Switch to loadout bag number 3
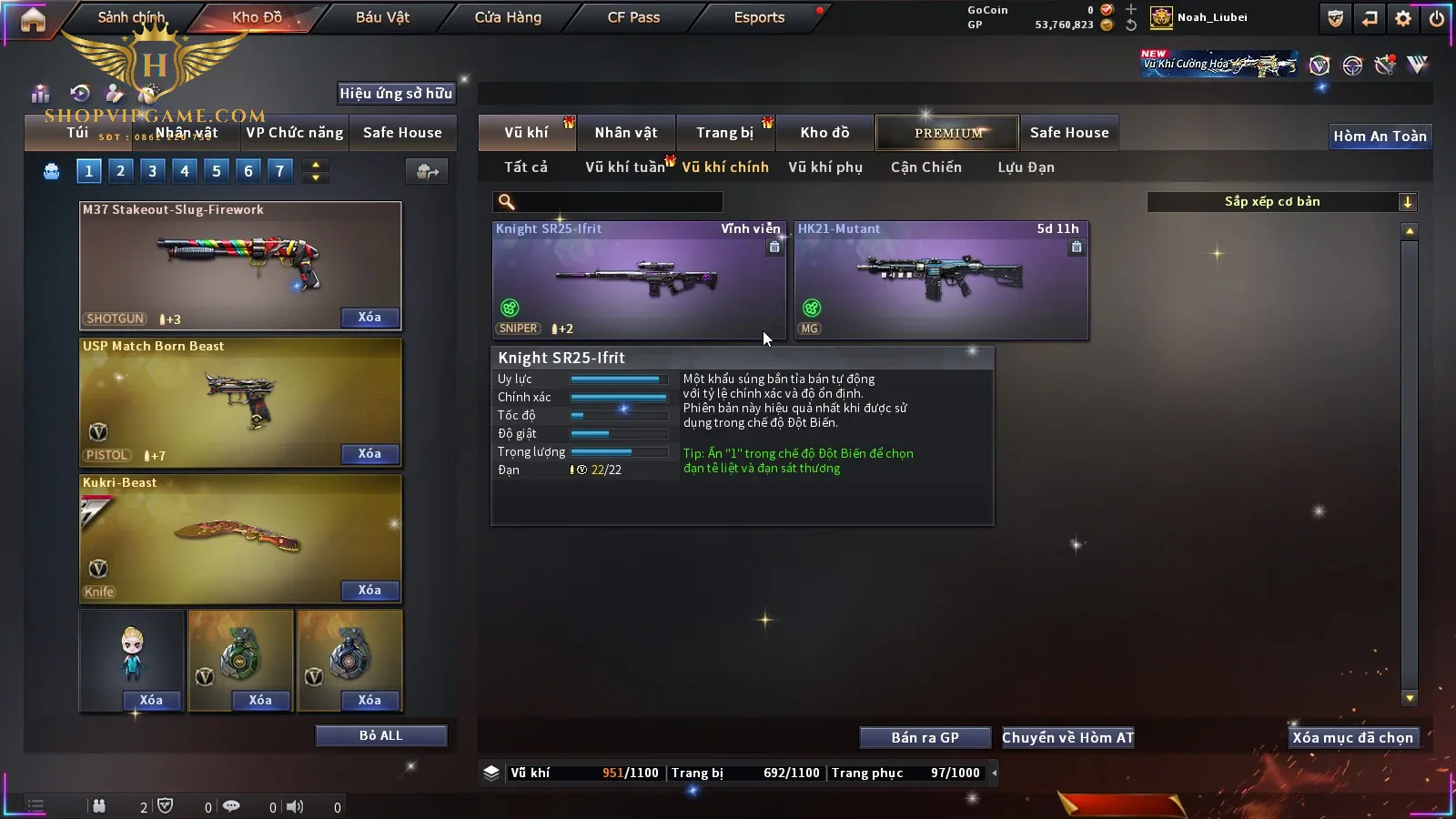Image resolution: width=1456 pixels, height=819 pixels. click(152, 170)
